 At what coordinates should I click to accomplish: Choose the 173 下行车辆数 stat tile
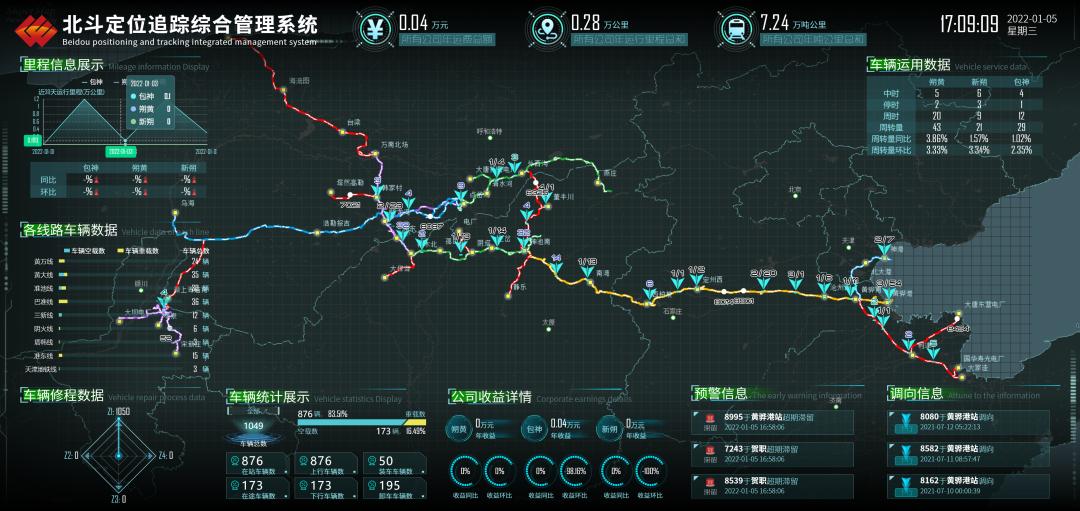point(320,489)
